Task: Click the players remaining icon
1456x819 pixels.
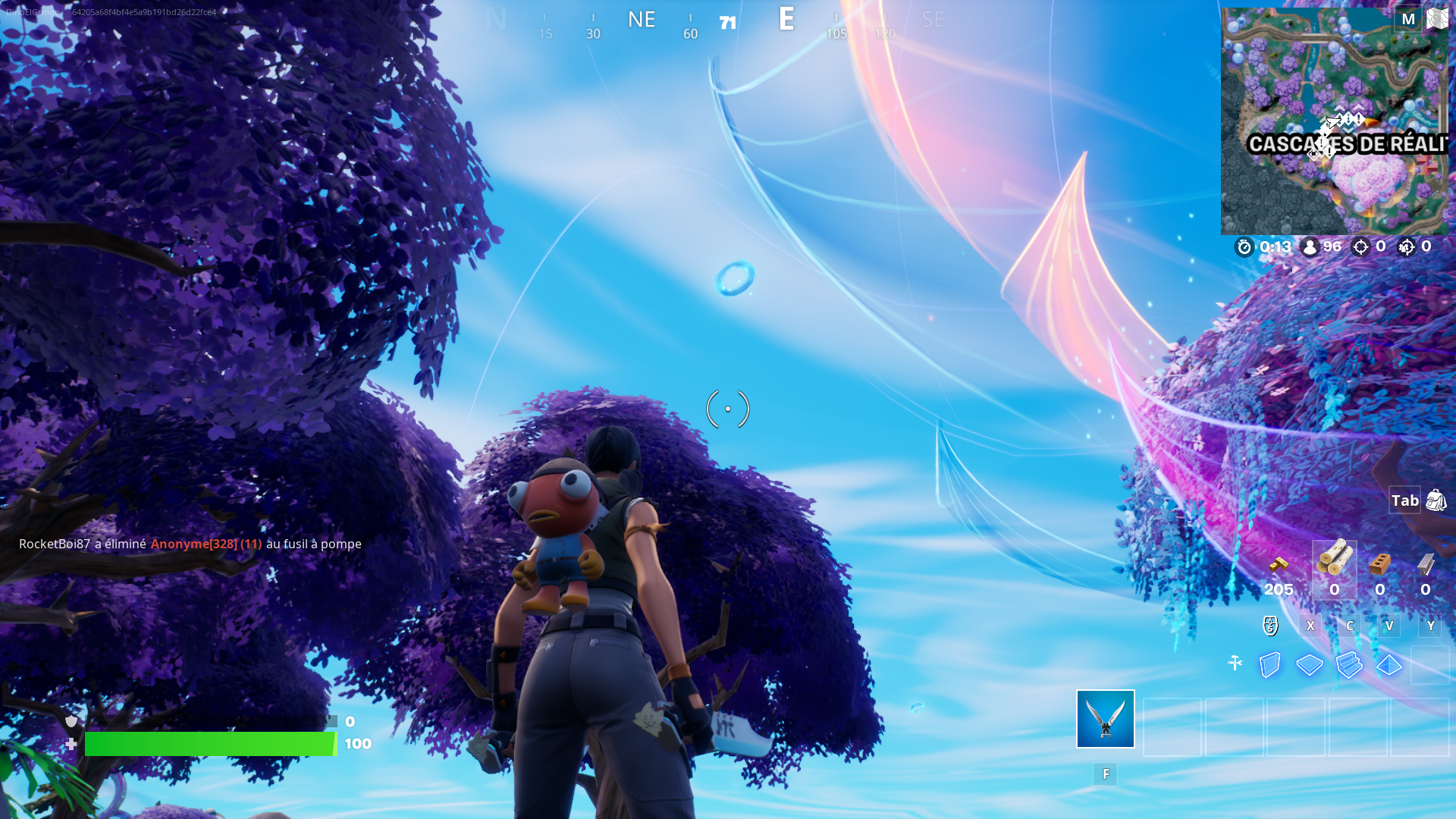Action: point(1310,246)
